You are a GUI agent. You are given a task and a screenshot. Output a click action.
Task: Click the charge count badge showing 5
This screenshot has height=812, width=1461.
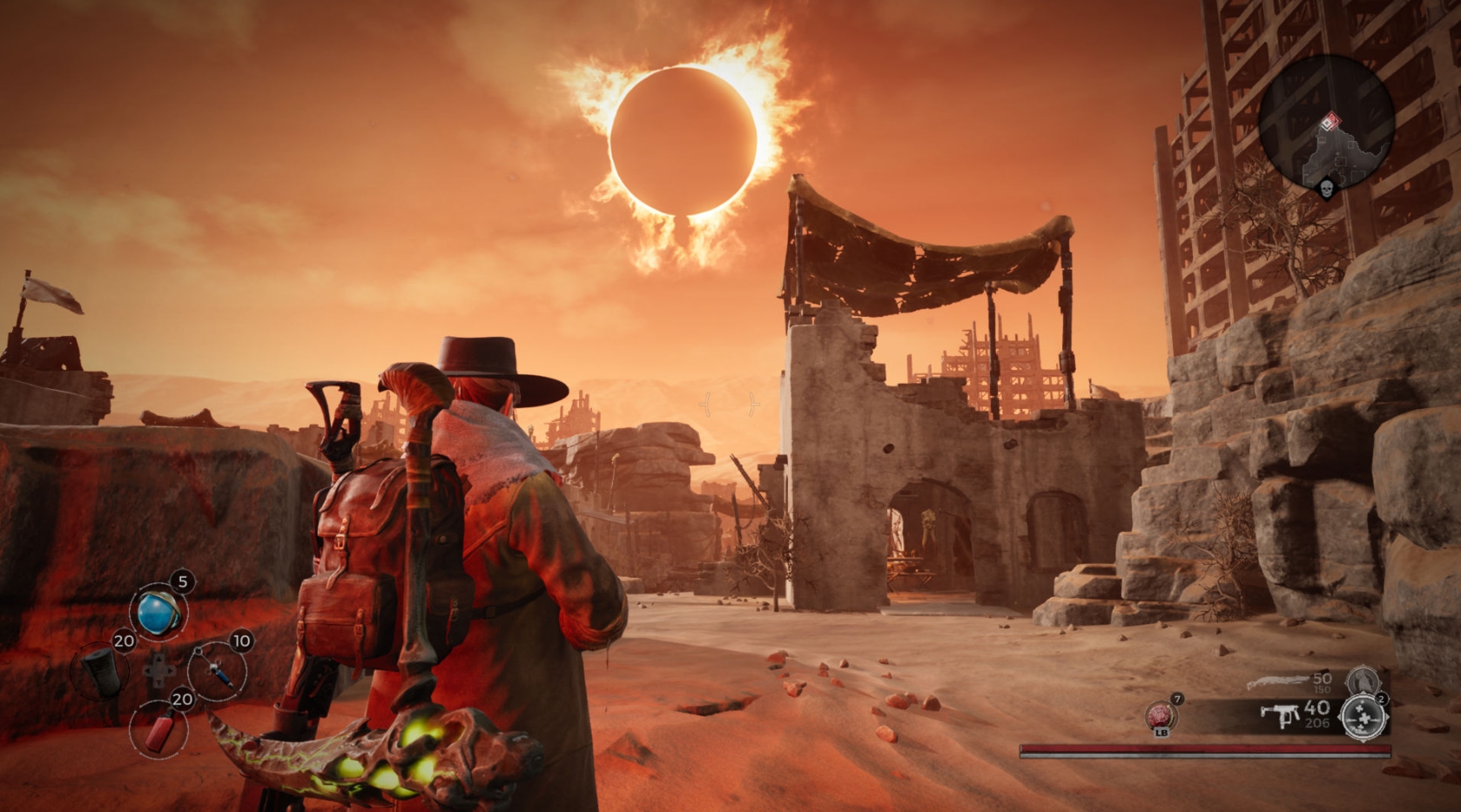[183, 581]
